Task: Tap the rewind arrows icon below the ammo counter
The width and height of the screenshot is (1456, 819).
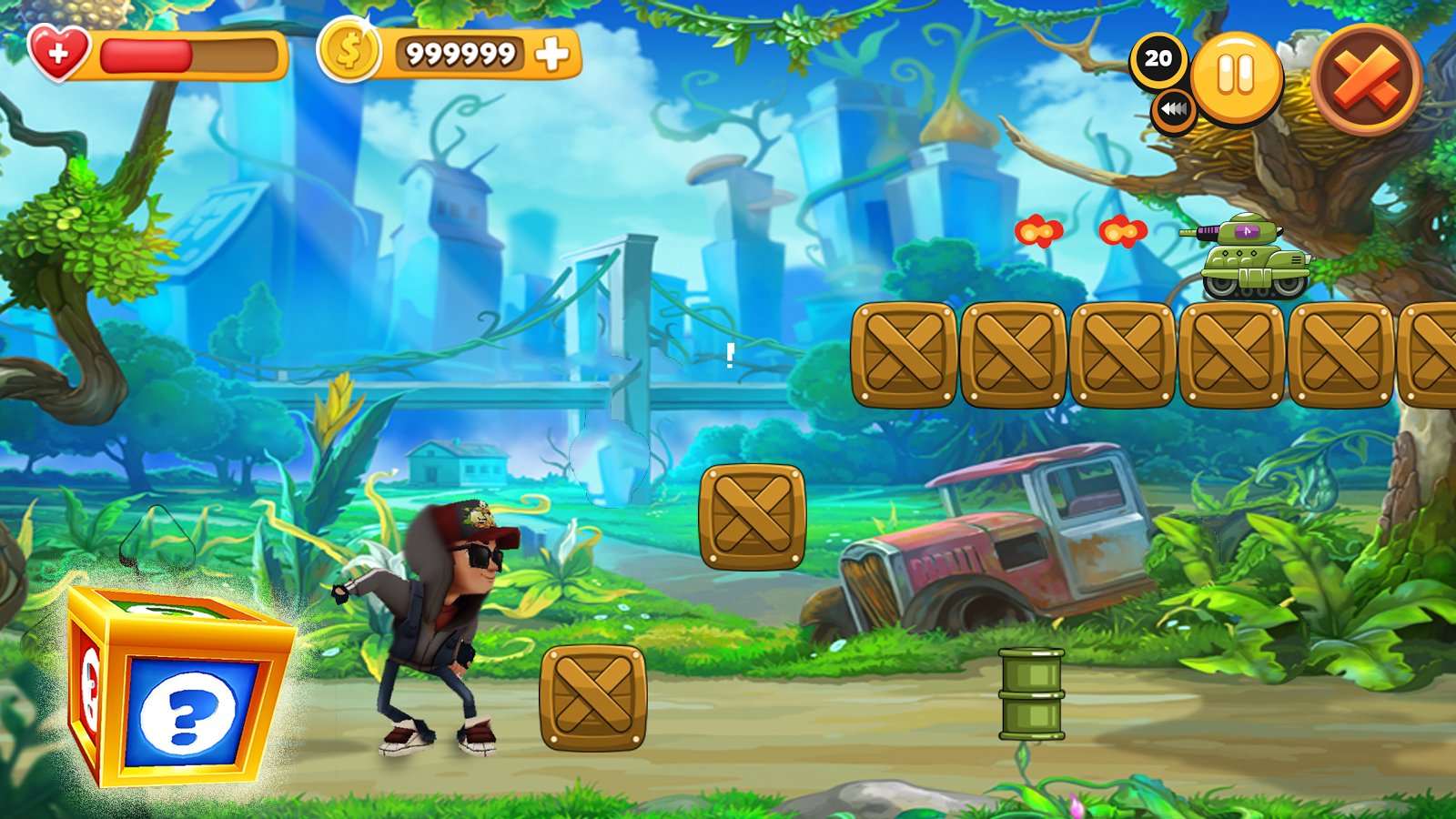Action: (1172, 111)
